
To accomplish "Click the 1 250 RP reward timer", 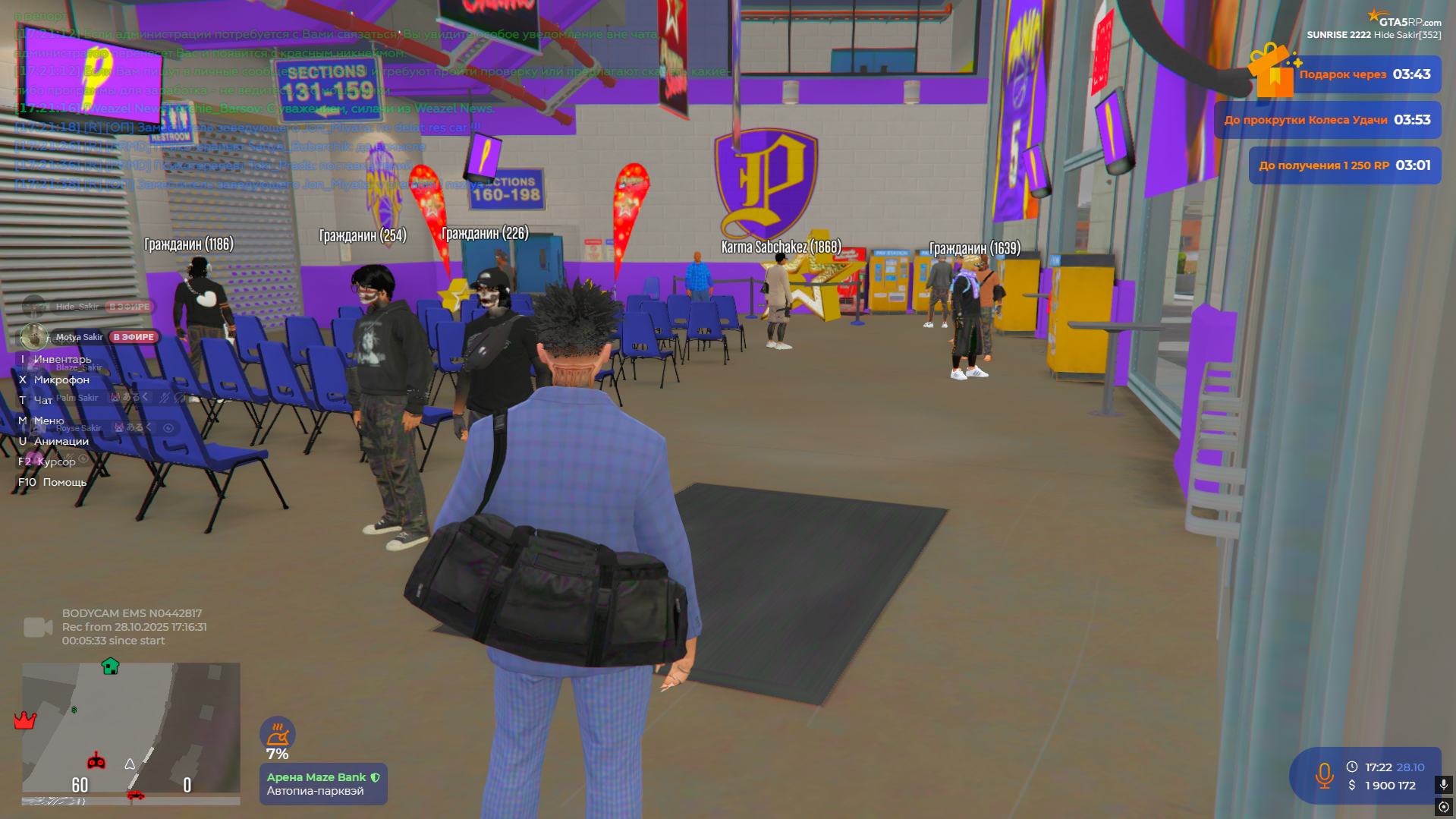I will pos(1344,165).
